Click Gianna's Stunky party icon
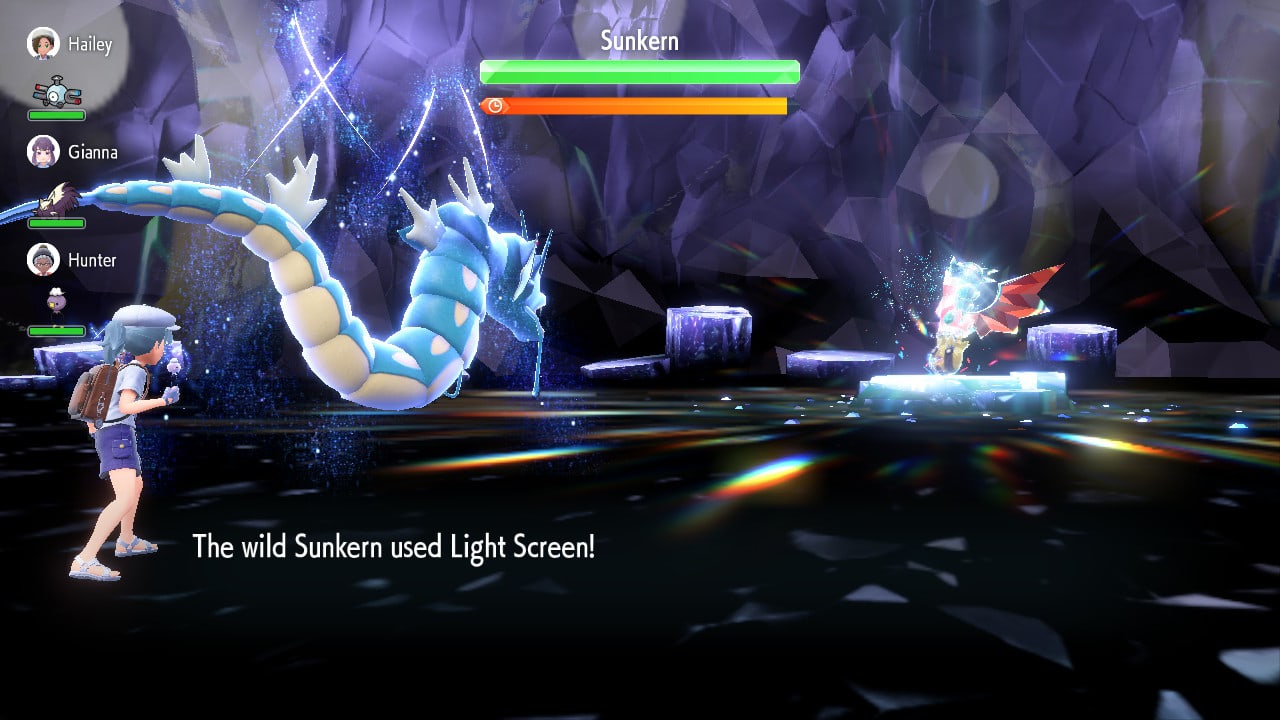The height and width of the screenshot is (720, 1280). (x=60, y=198)
